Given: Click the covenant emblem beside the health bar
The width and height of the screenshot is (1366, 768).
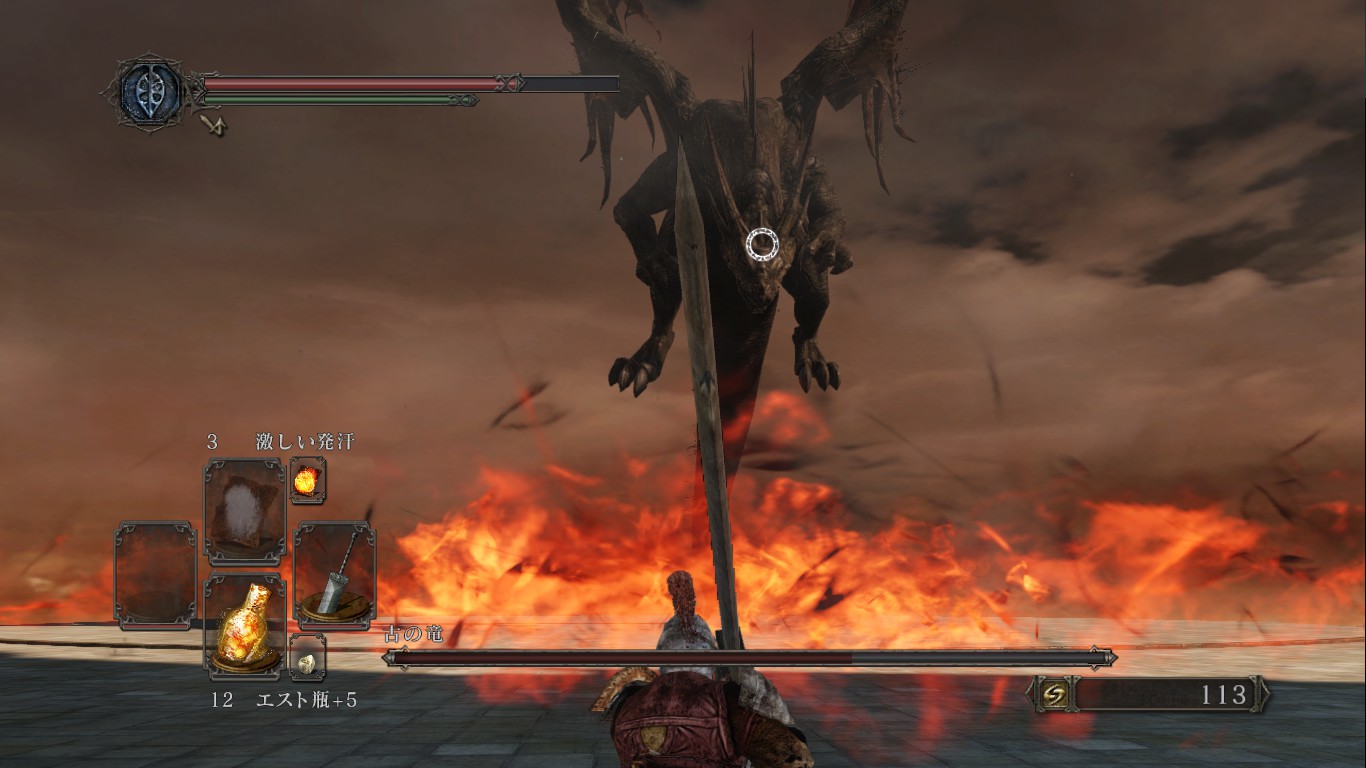Looking at the screenshot, I should 150,92.
